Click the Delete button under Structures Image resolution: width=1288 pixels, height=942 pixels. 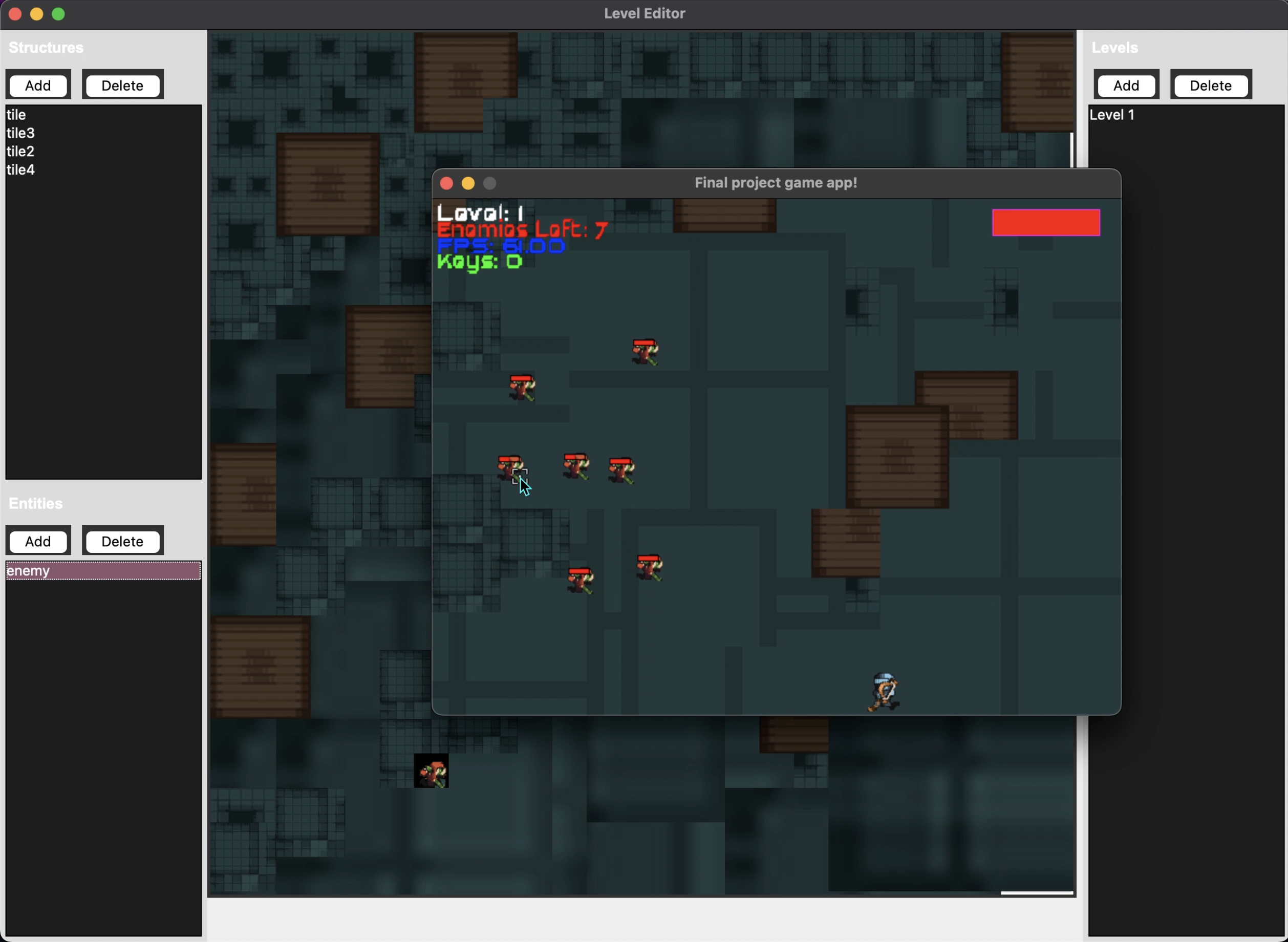(x=122, y=85)
